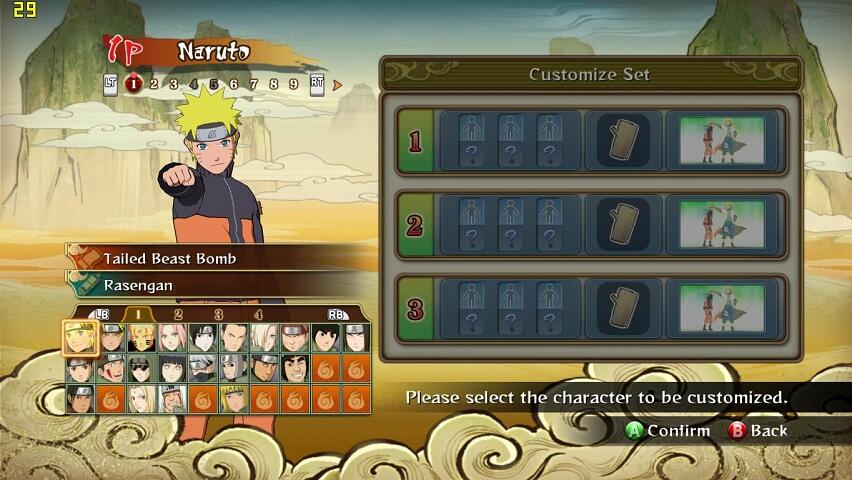Choose Kiba's portrait with red face marks
The height and width of the screenshot is (480, 852).
point(111,368)
